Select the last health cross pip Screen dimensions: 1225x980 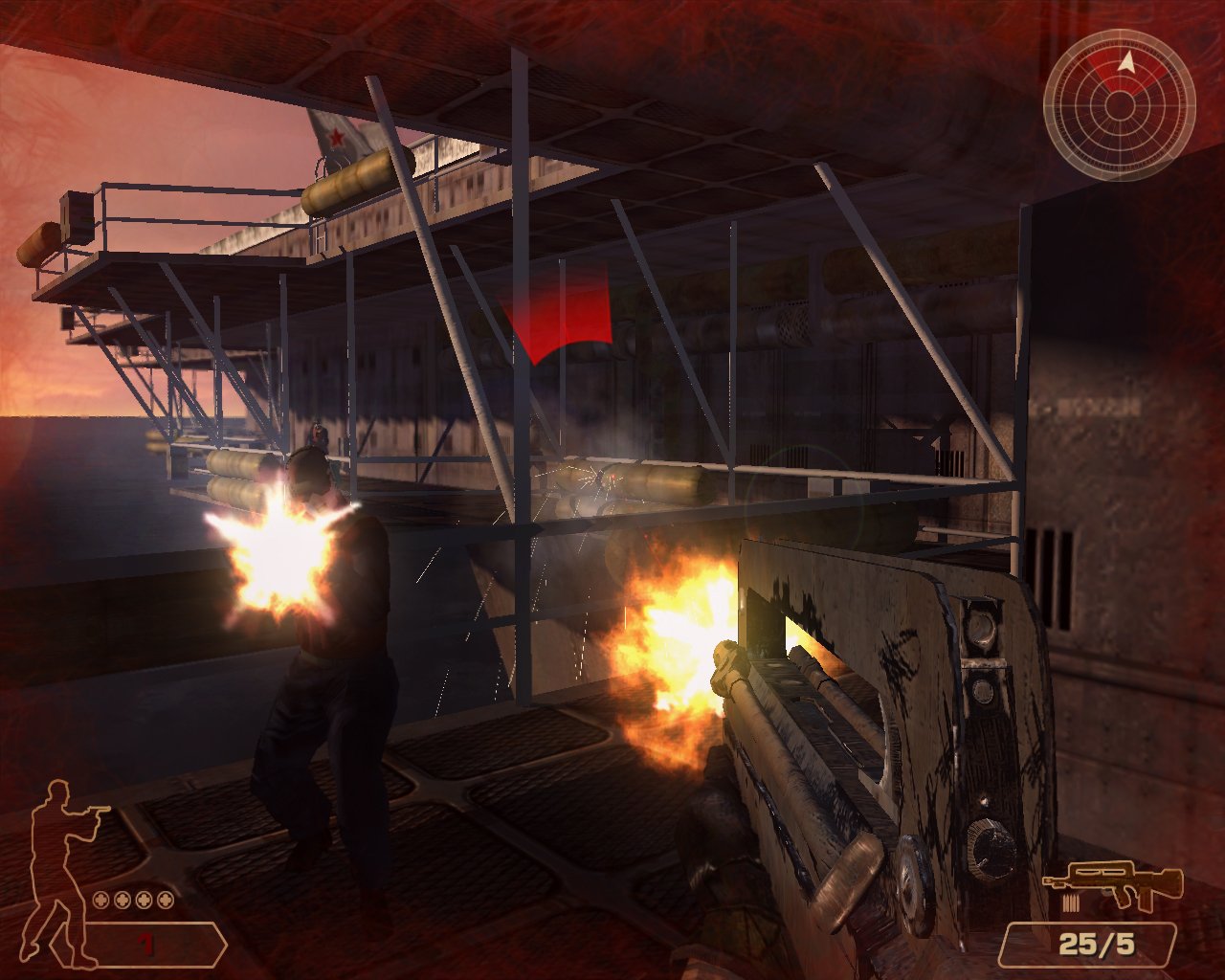tap(165, 900)
